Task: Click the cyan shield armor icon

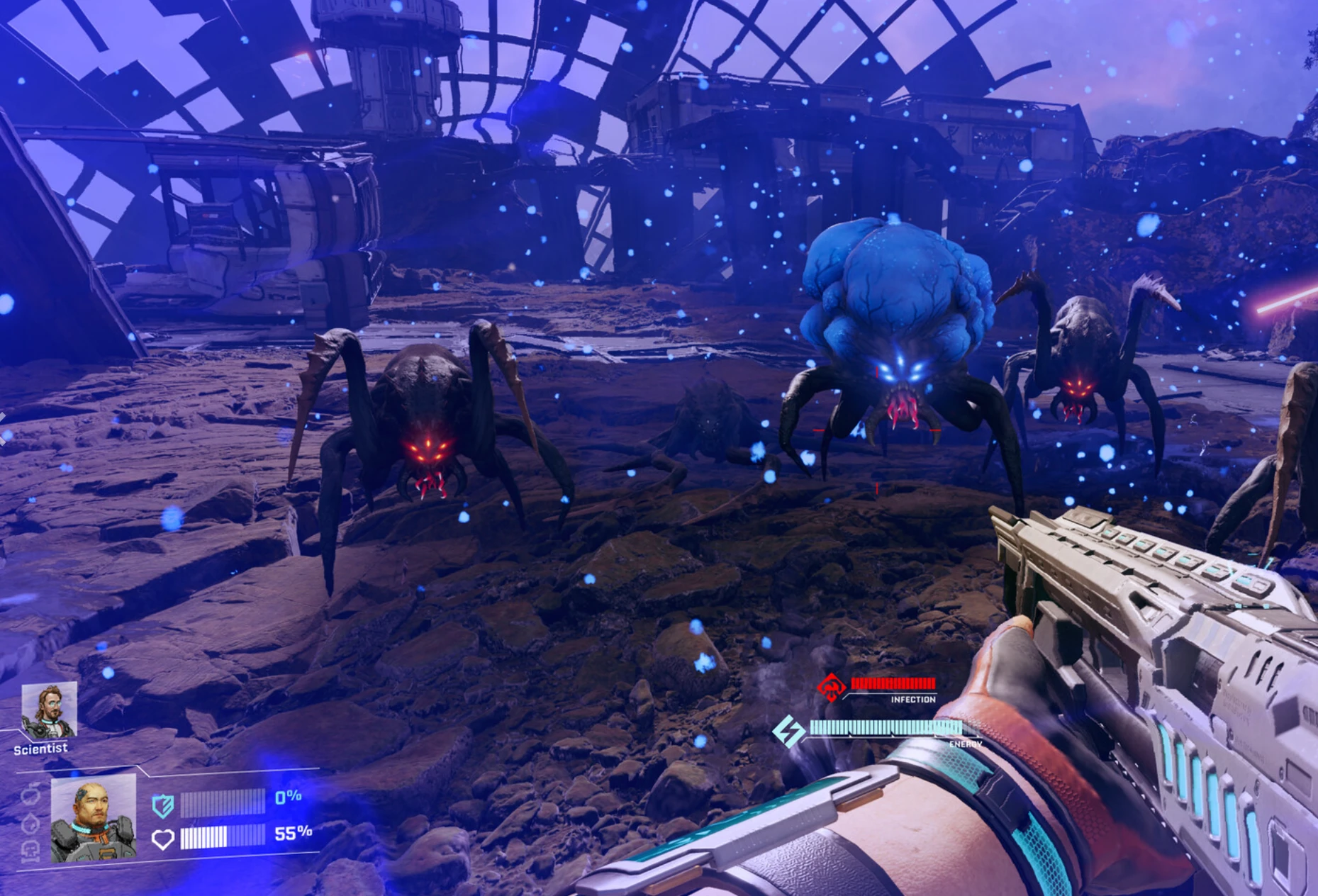Action: click(x=162, y=807)
